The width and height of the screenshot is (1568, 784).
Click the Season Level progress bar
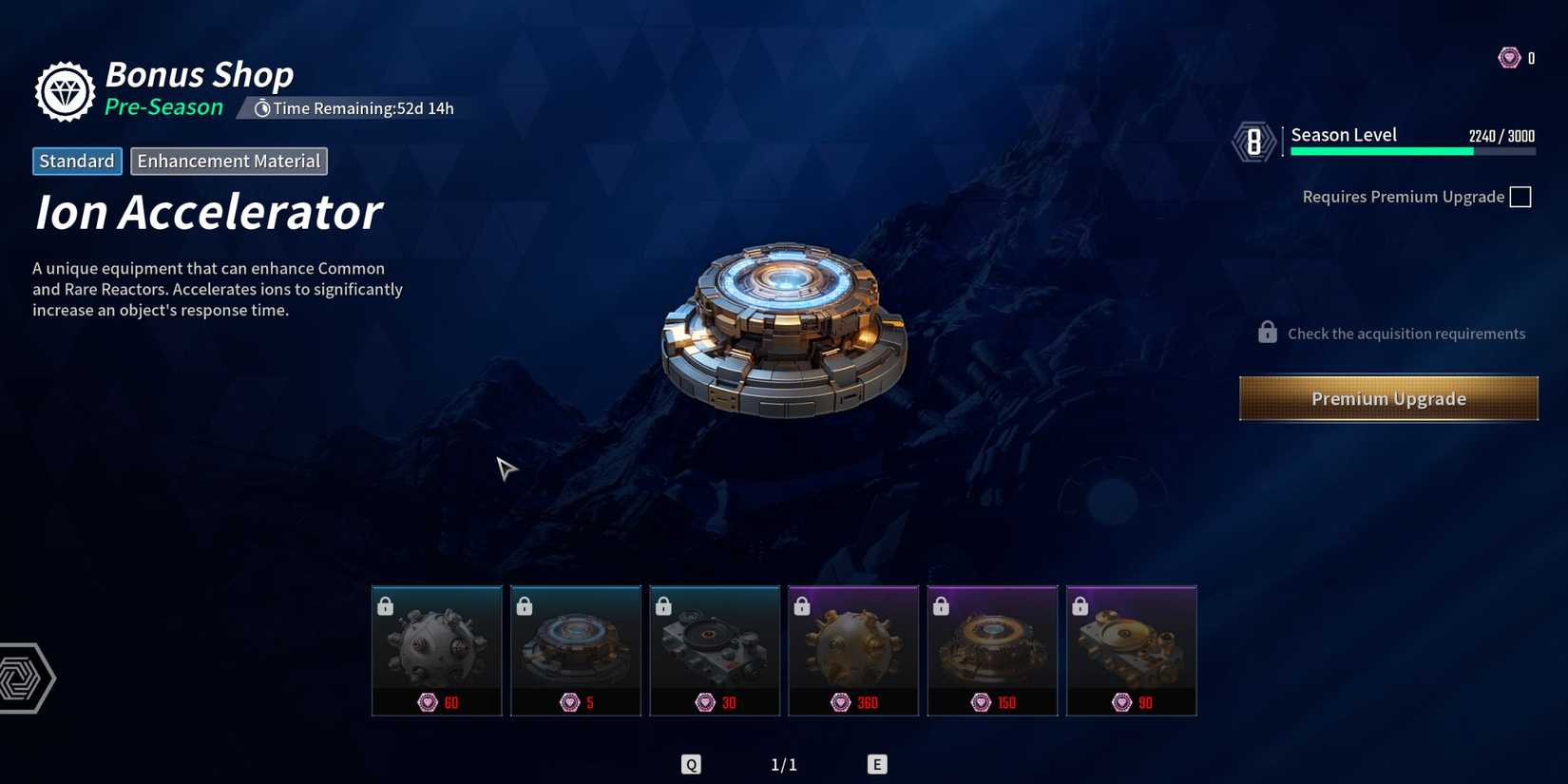(x=1411, y=149)
